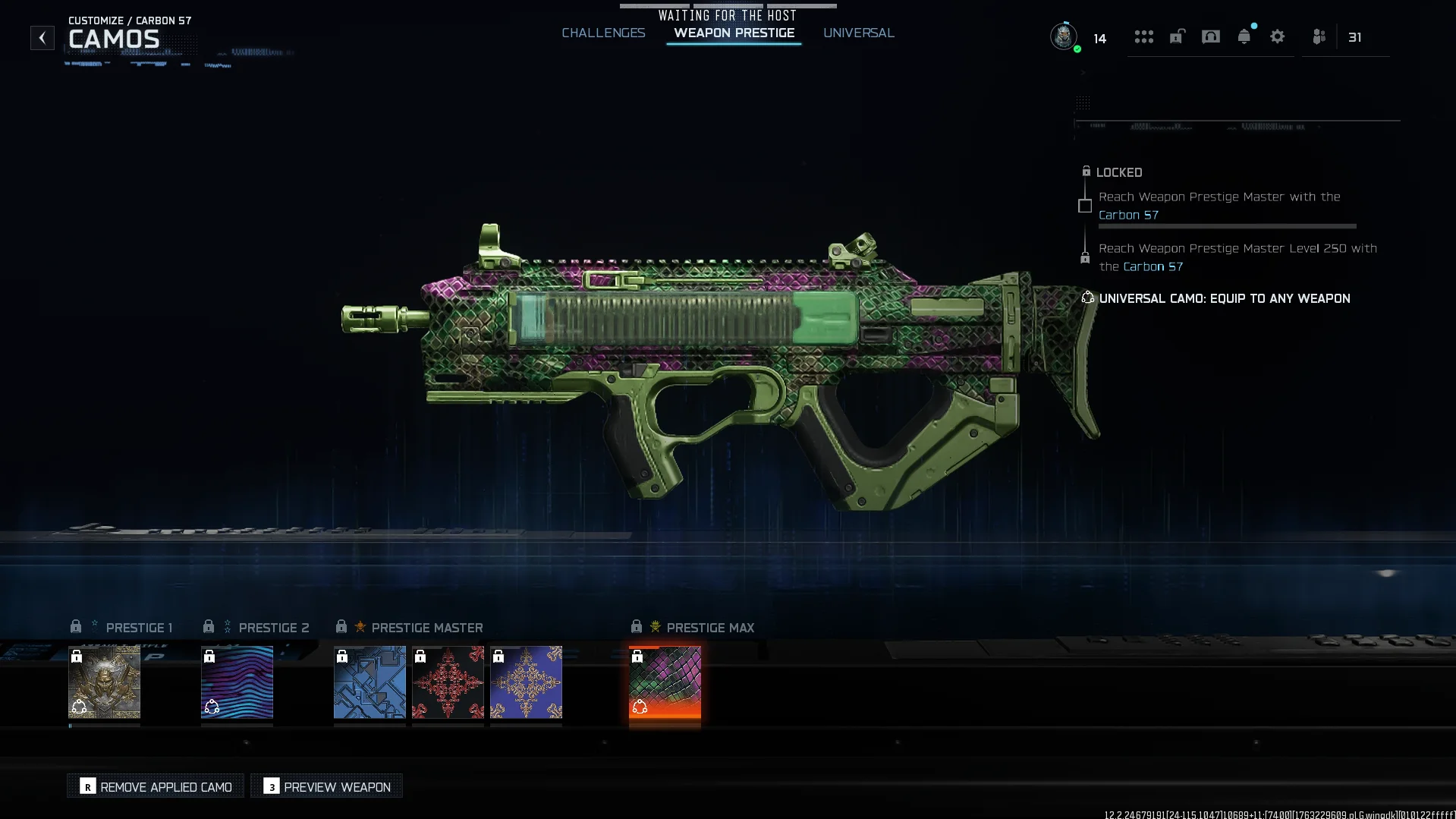Open settings with the gear icon

[x=1277, y=36]
